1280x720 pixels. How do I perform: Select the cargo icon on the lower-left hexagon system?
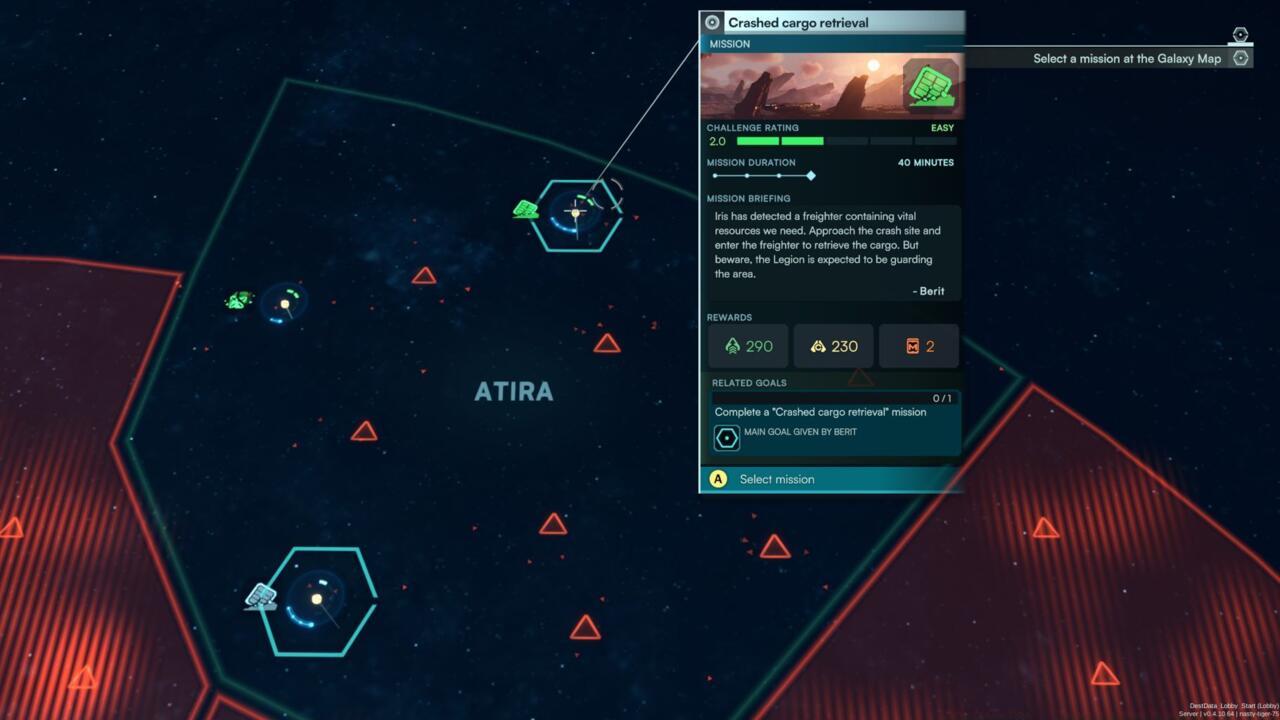coord(261,597)
